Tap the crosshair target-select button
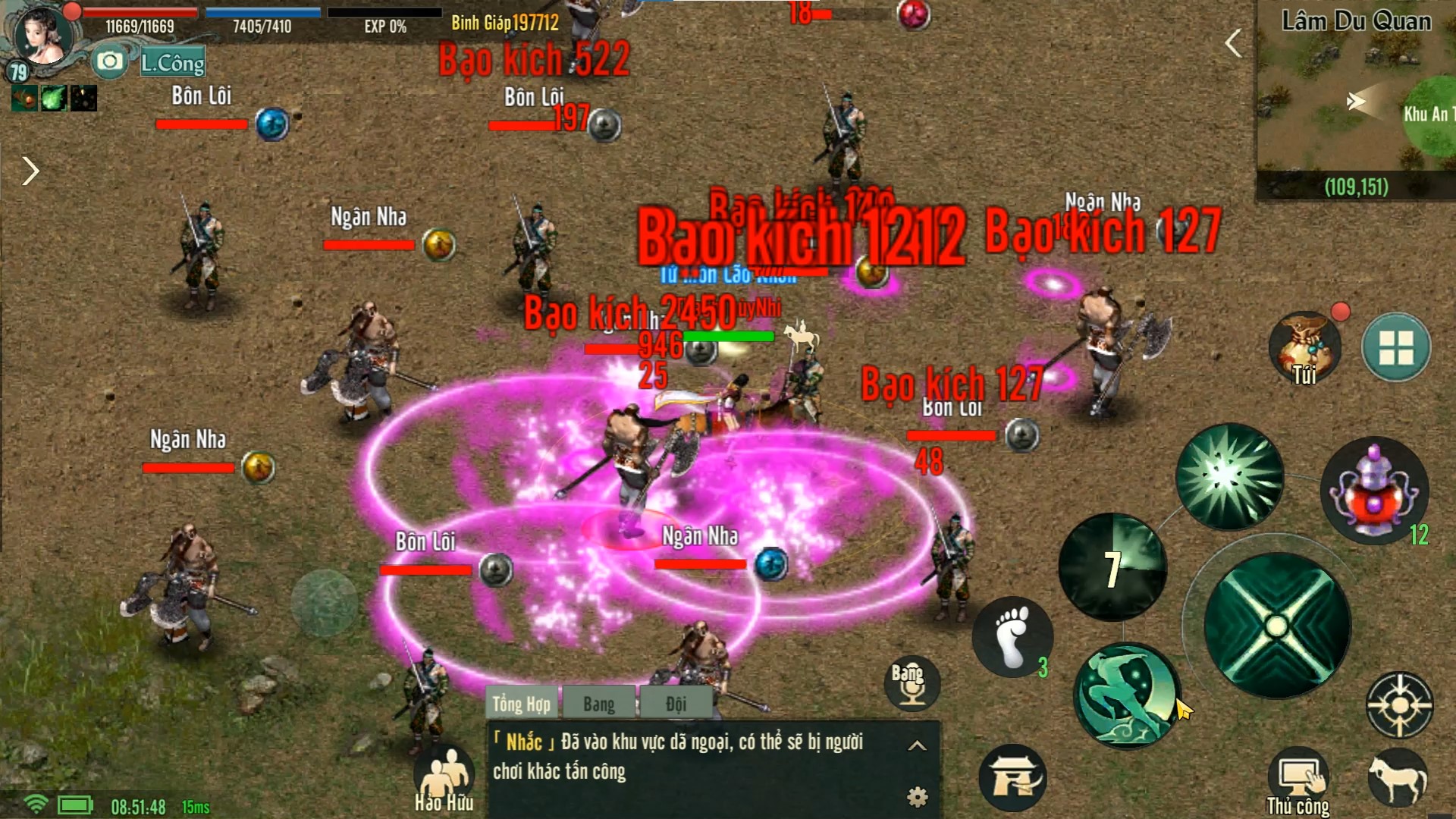Screen dimensions: 1456x819 [x=1399, y=706]
